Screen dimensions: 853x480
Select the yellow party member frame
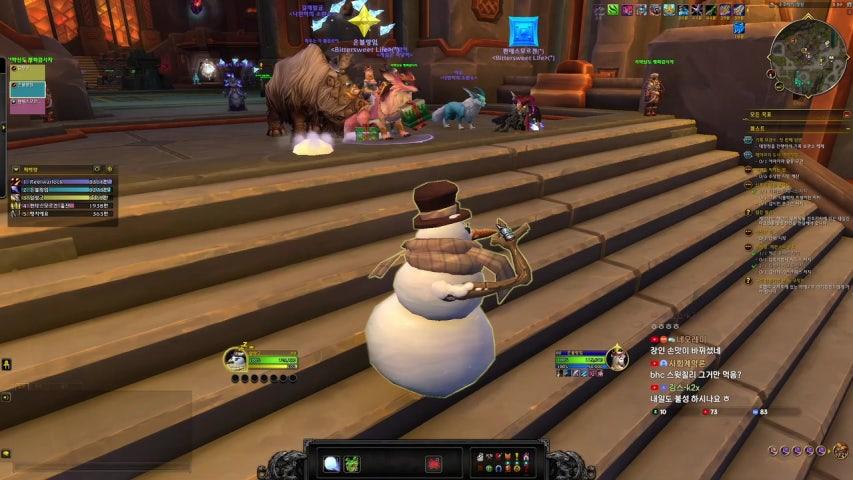point(27,71)
